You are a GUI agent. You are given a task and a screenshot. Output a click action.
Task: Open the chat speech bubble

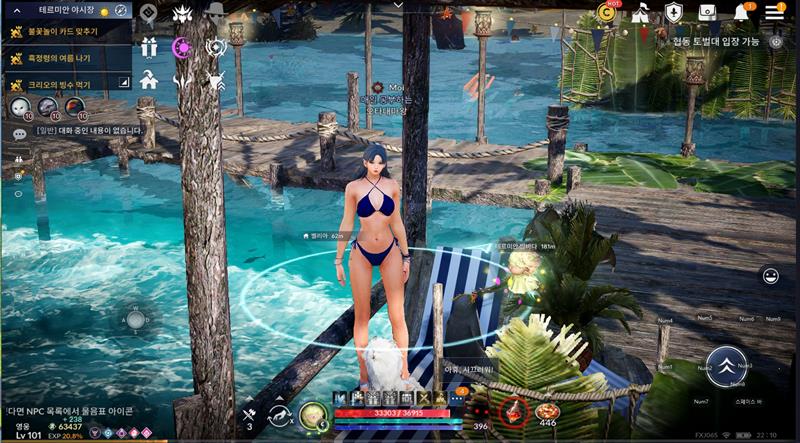[x=19, y=132]
